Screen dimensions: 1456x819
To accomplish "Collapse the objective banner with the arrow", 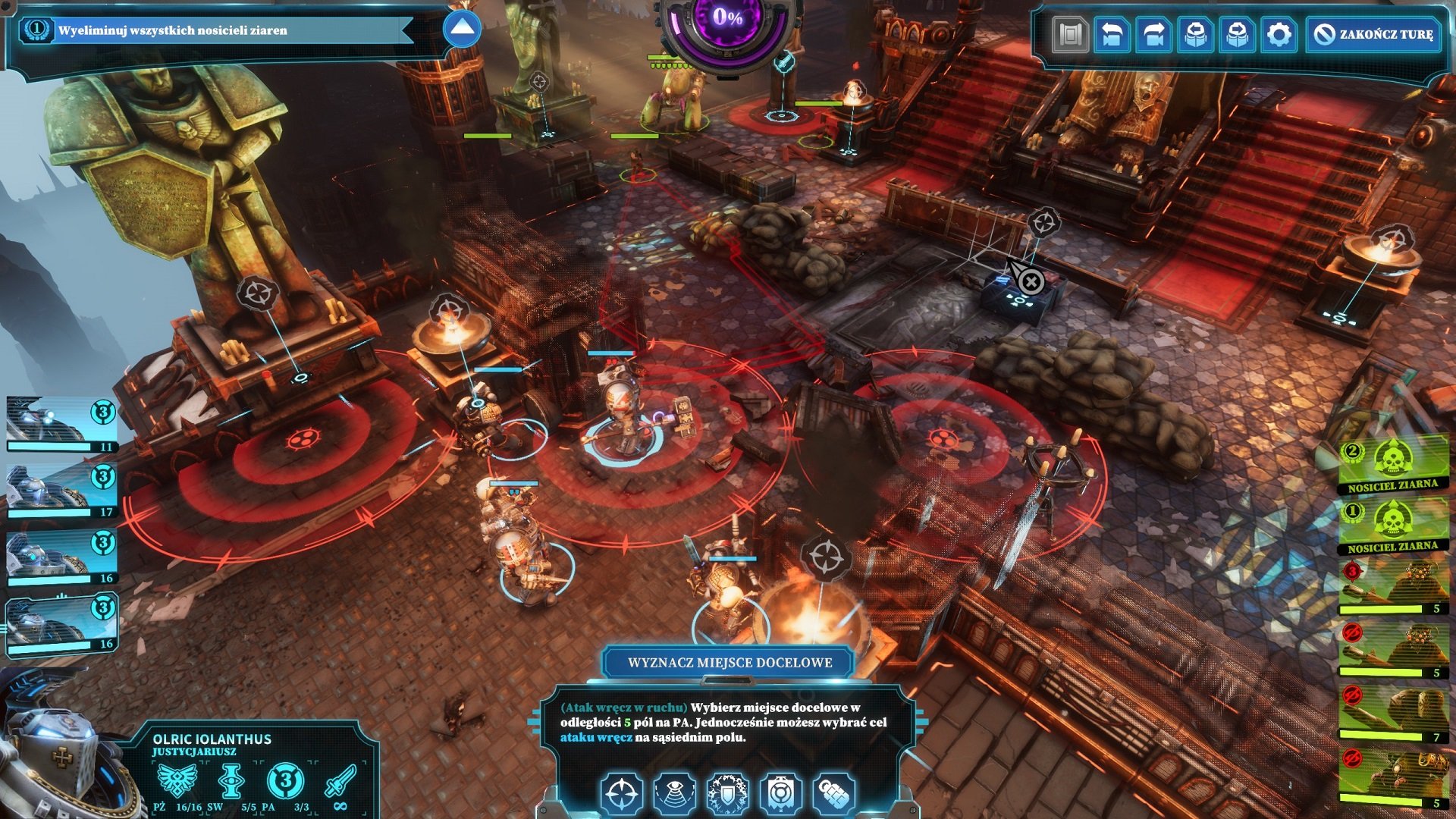I will click(x=461, y=29).
